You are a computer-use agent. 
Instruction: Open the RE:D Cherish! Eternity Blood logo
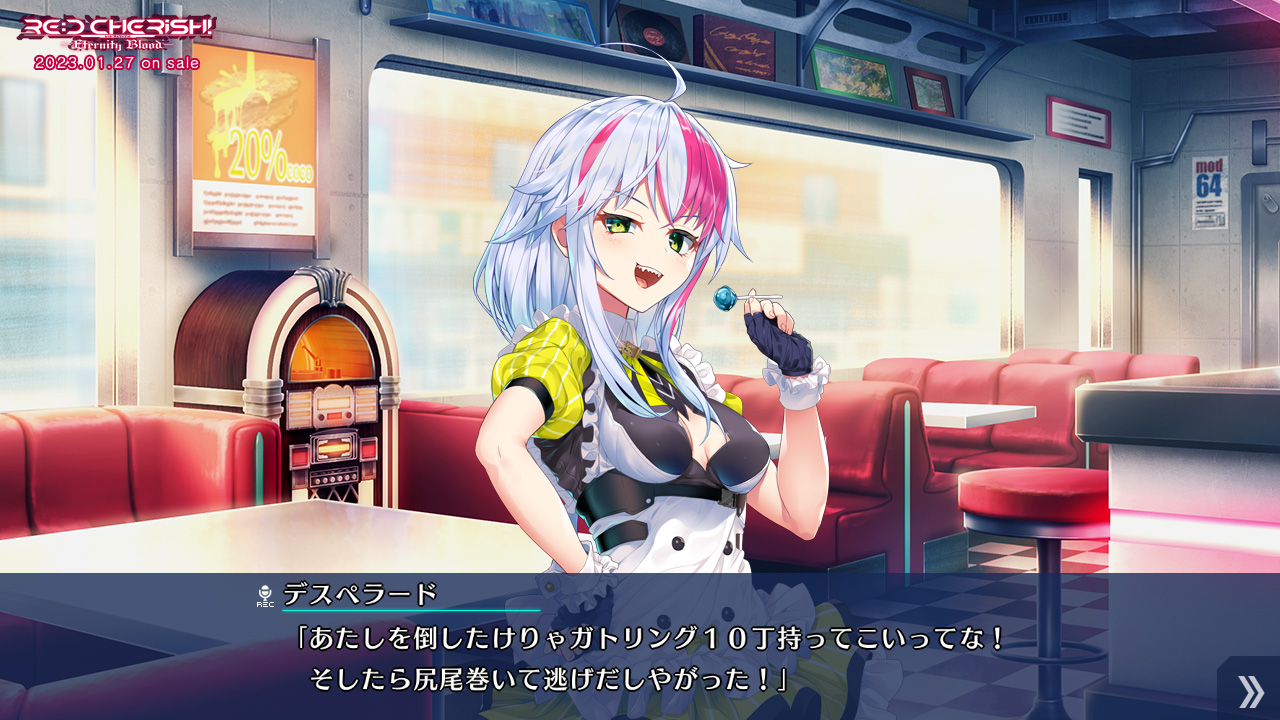[116, 35]
